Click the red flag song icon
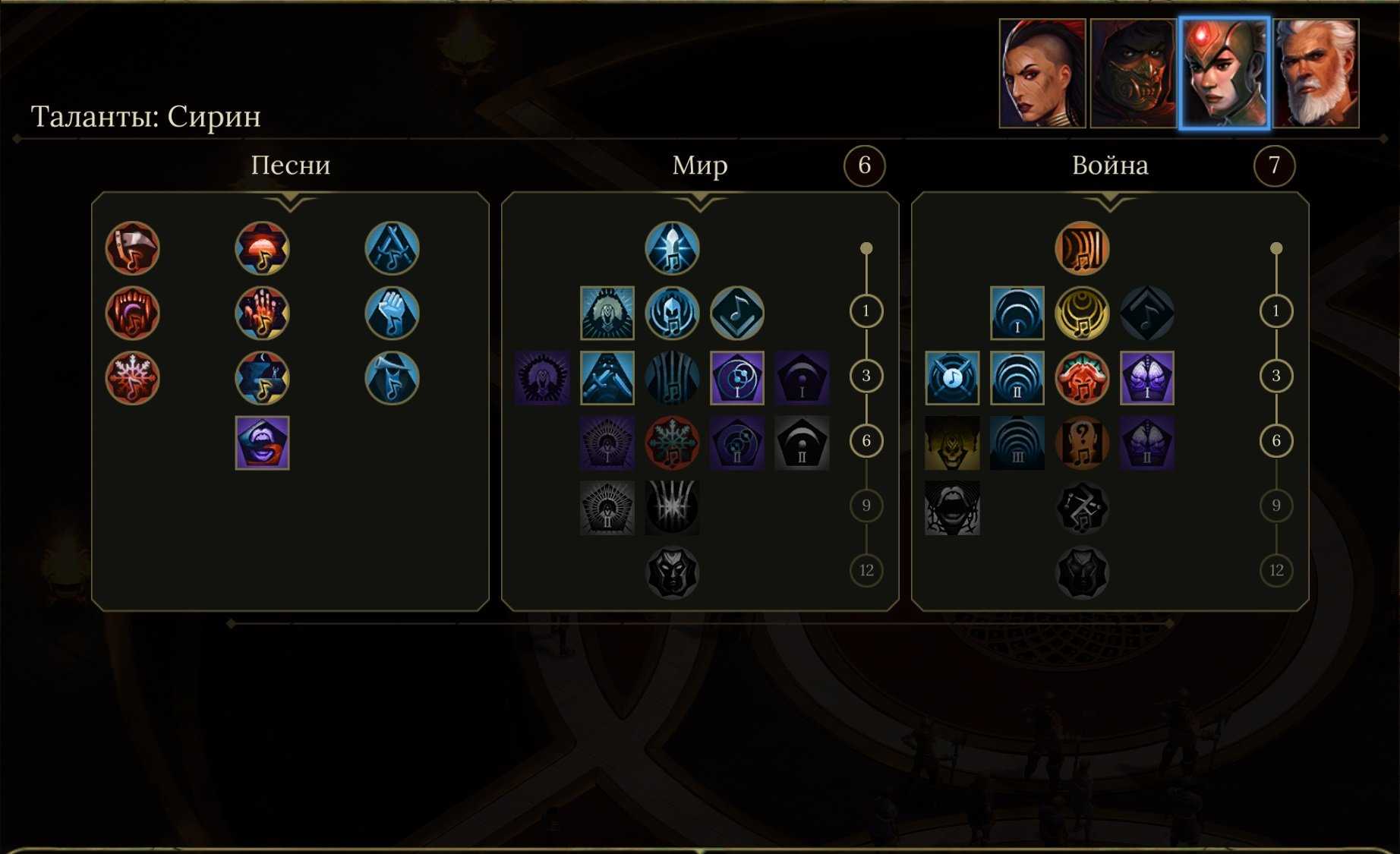 coord(133,248)
